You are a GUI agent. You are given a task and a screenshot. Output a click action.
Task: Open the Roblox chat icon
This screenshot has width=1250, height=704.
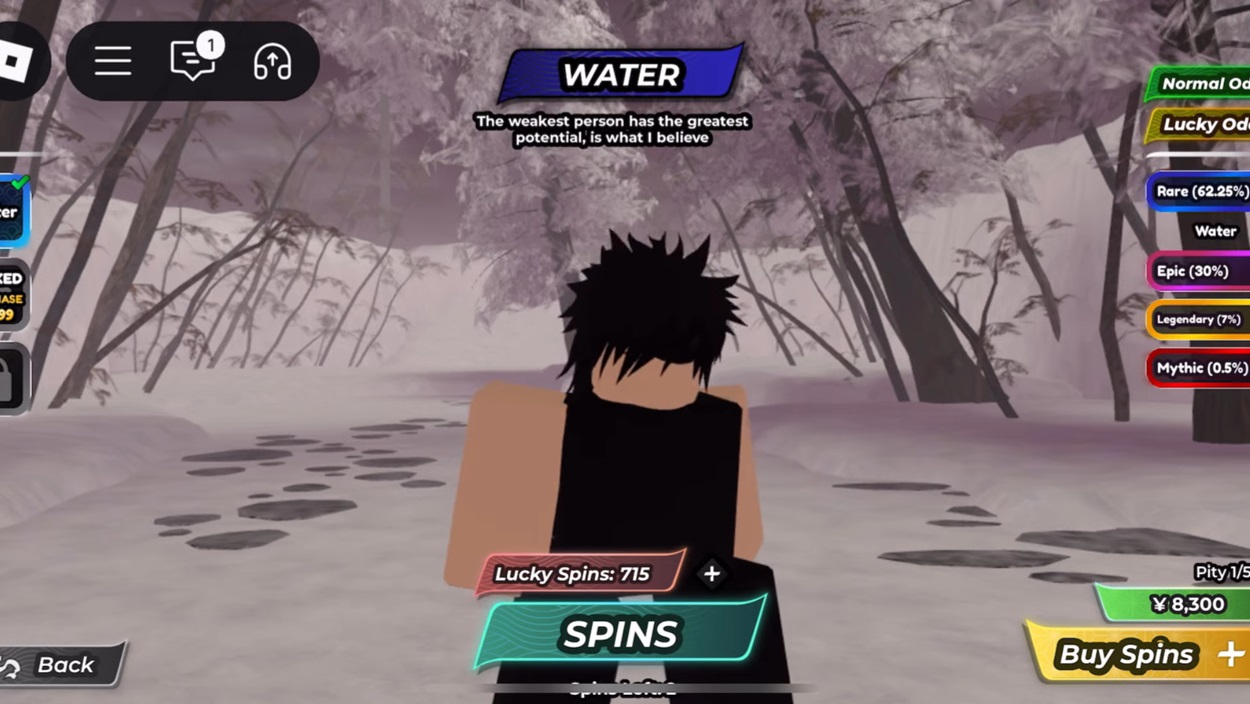pyautogui.click(x=193, y=62)
